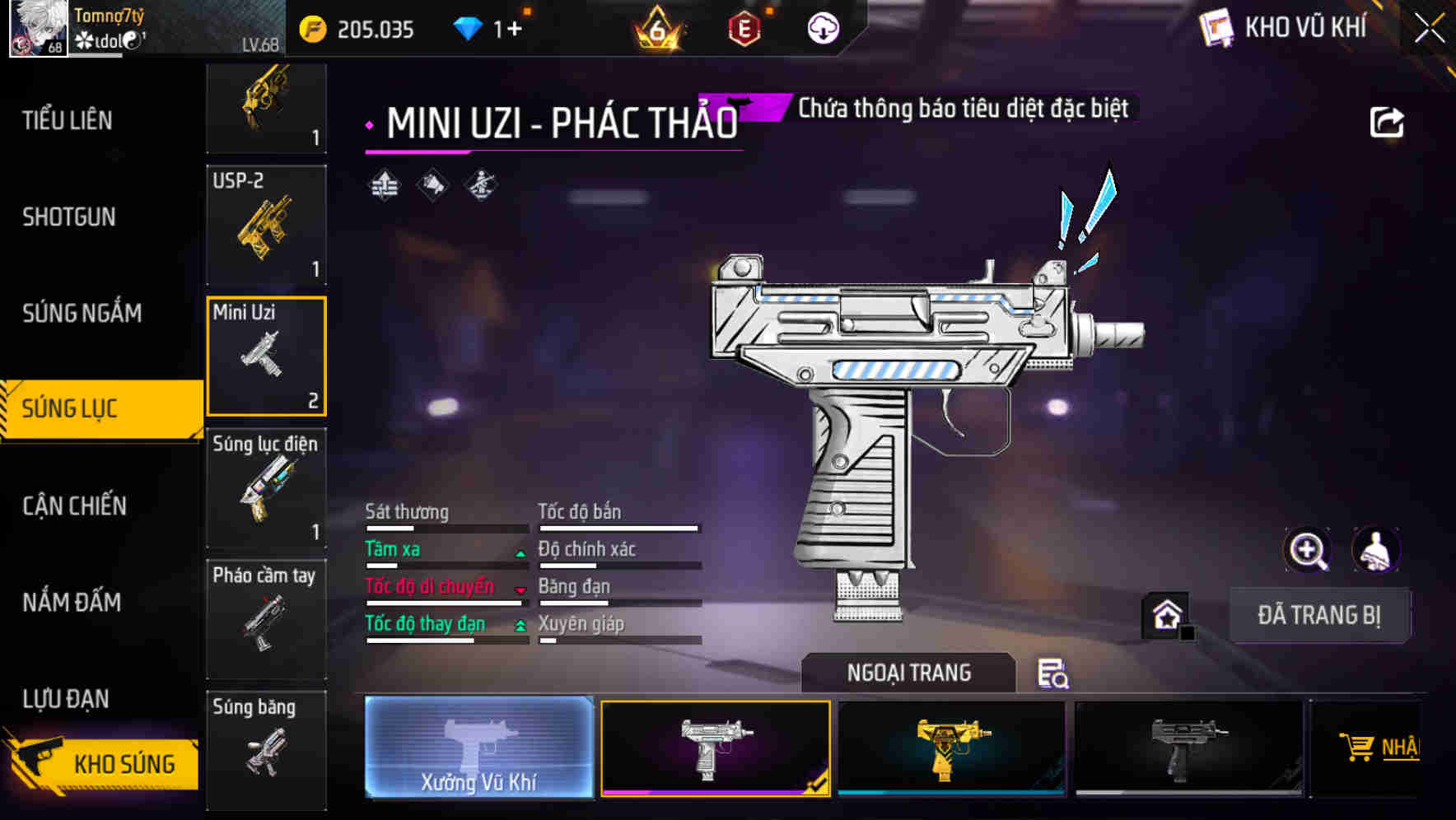
Task: Click the share arrow icon
Action: point(1386,123)
